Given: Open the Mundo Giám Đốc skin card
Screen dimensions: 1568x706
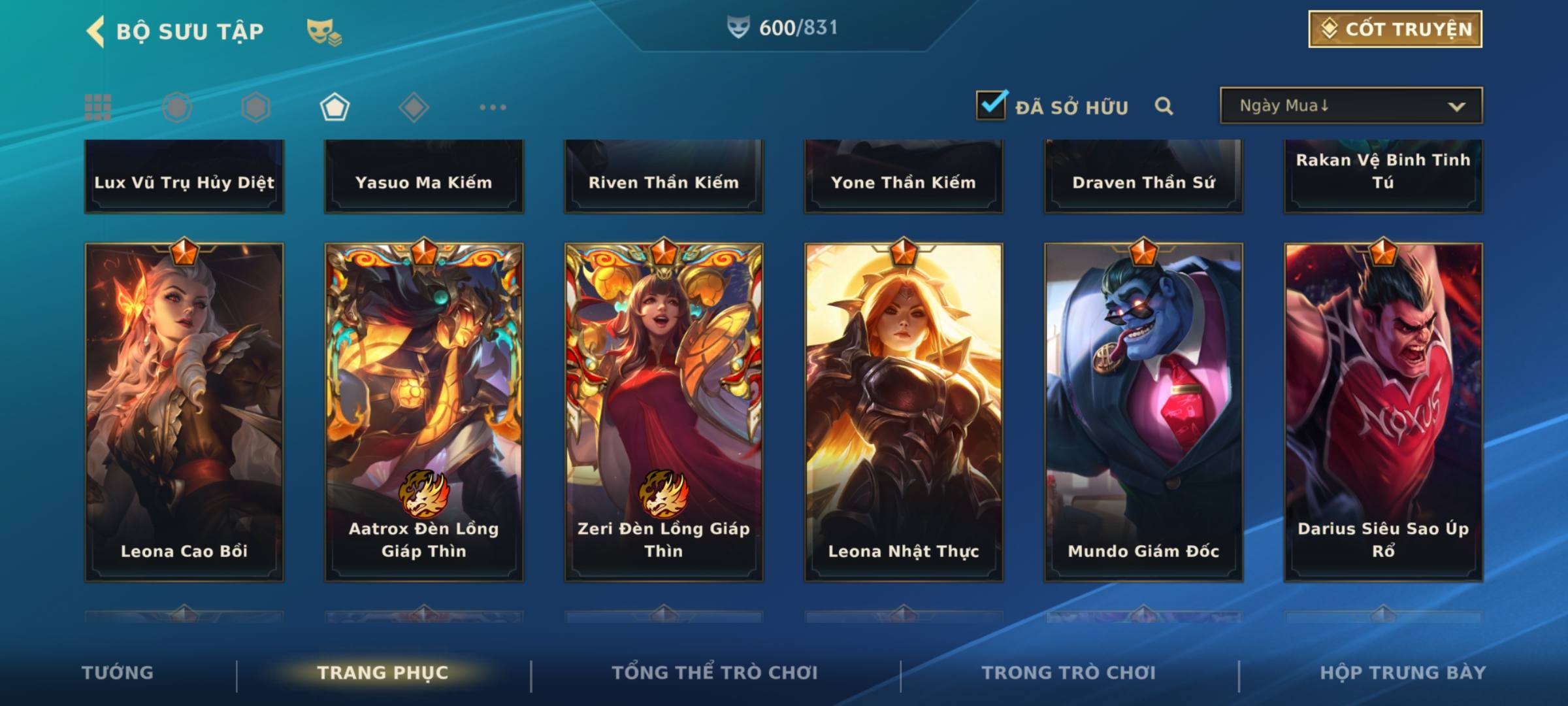Looking at the screenshot, I should coord(1143,412).
